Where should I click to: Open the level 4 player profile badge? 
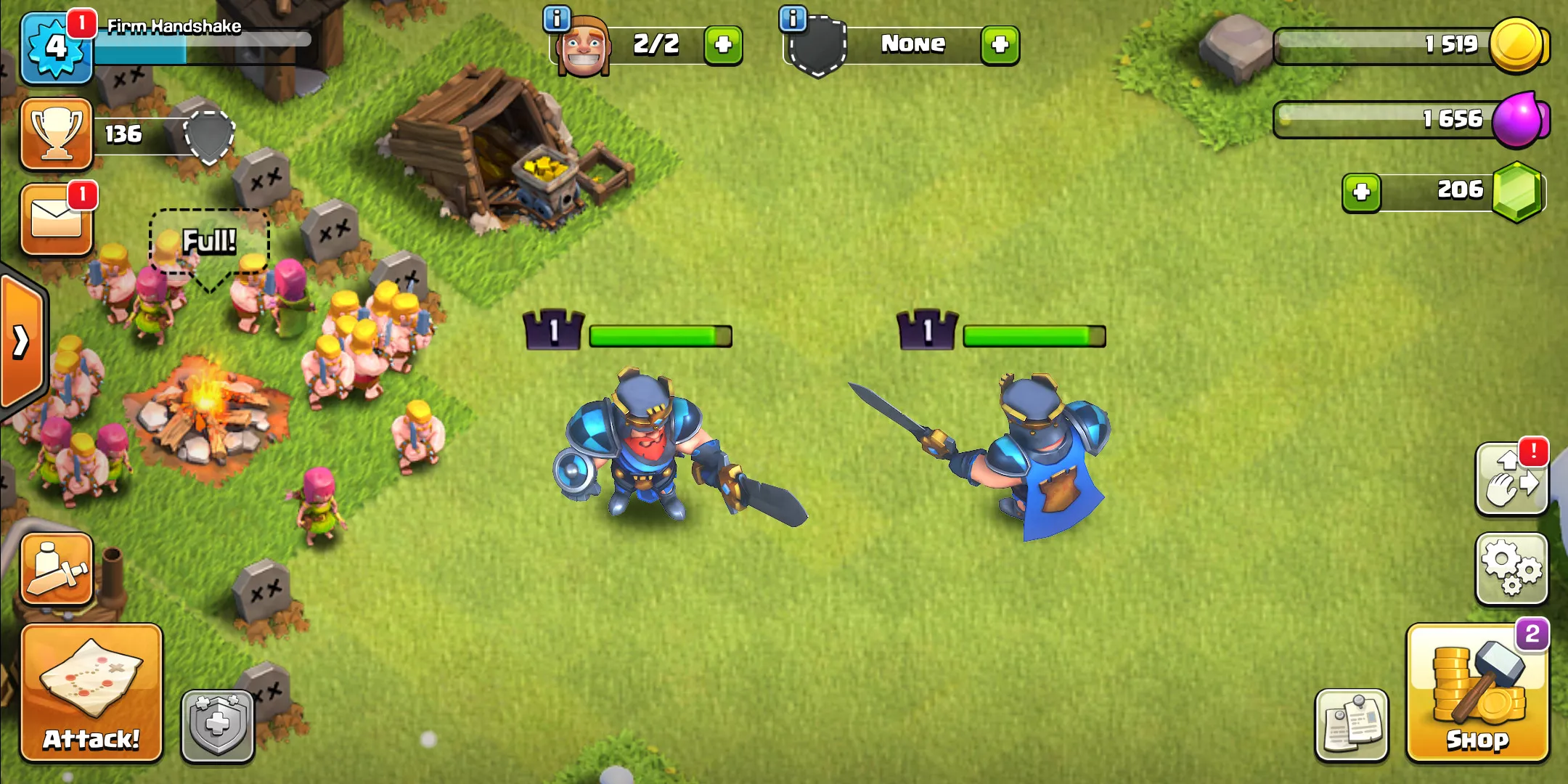[57, 48]
